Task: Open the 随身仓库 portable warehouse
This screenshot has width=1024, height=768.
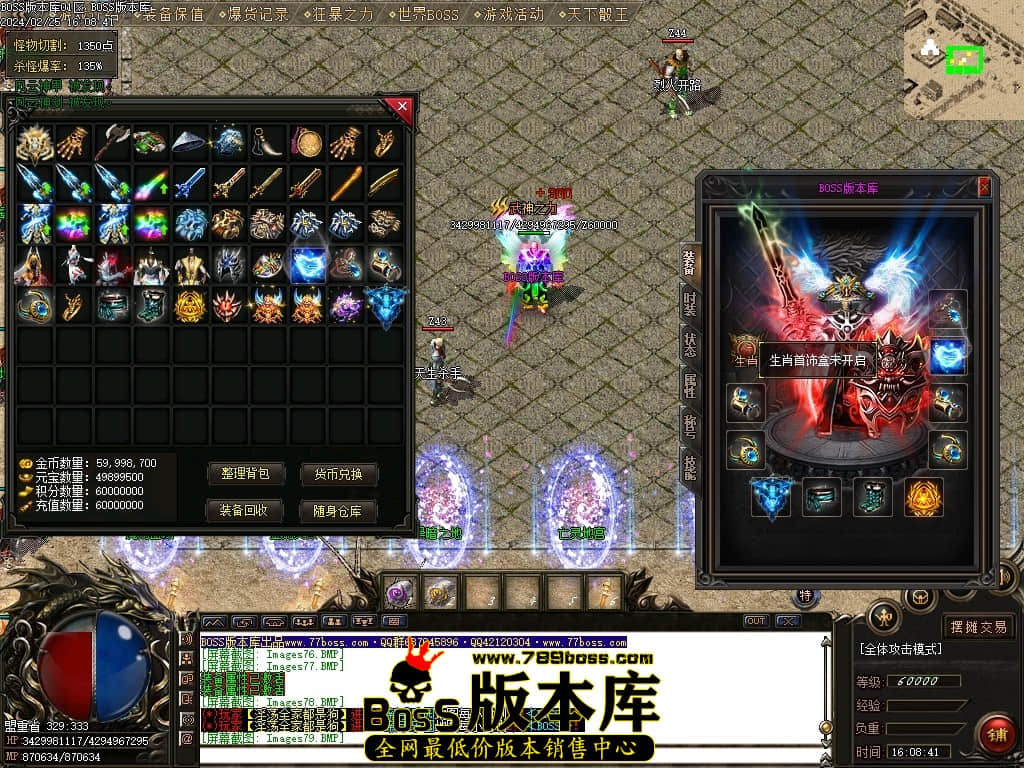Action: 339,511
